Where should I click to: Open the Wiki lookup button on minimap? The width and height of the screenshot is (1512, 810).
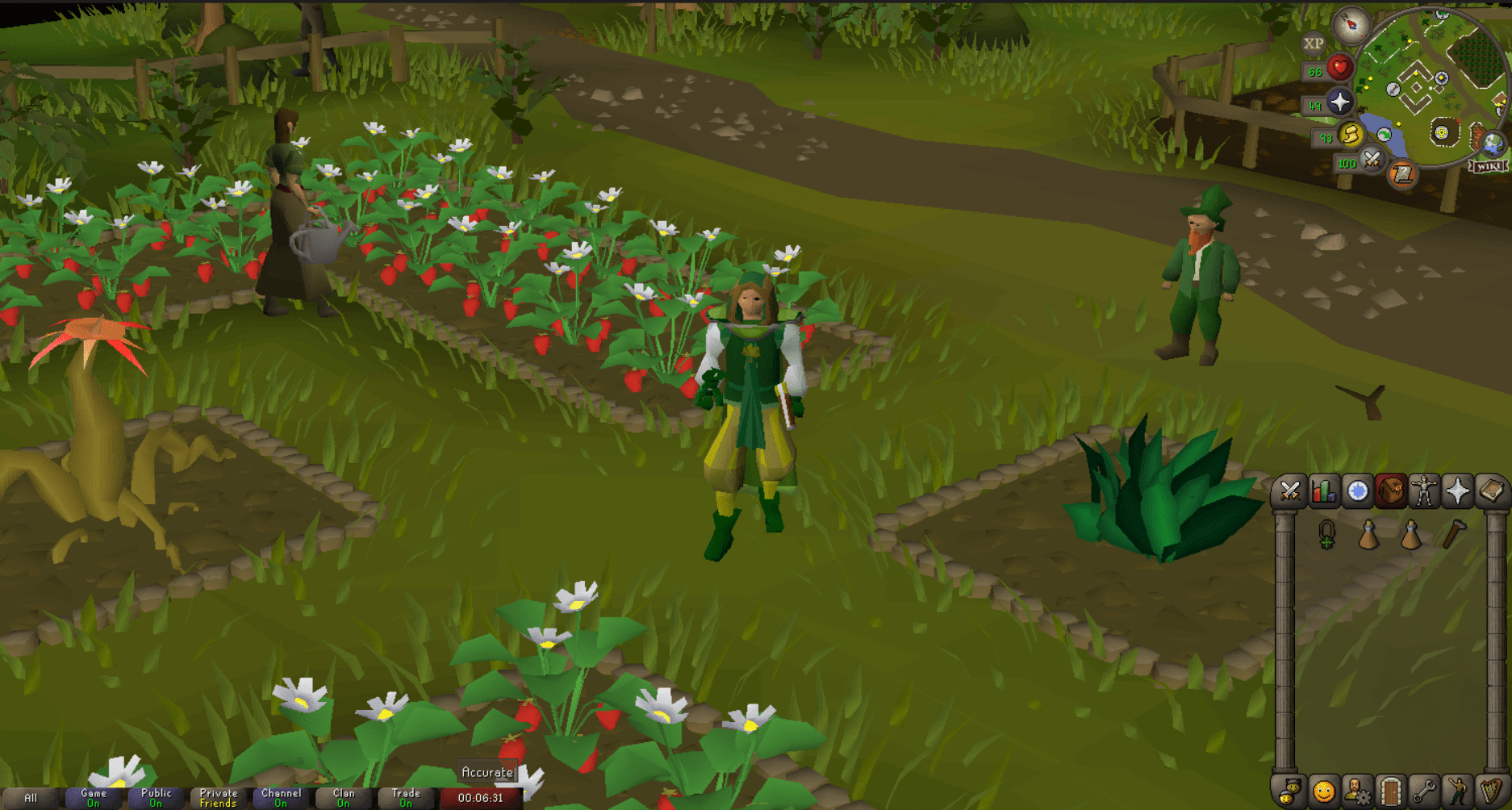click(x=1489, y=167)
